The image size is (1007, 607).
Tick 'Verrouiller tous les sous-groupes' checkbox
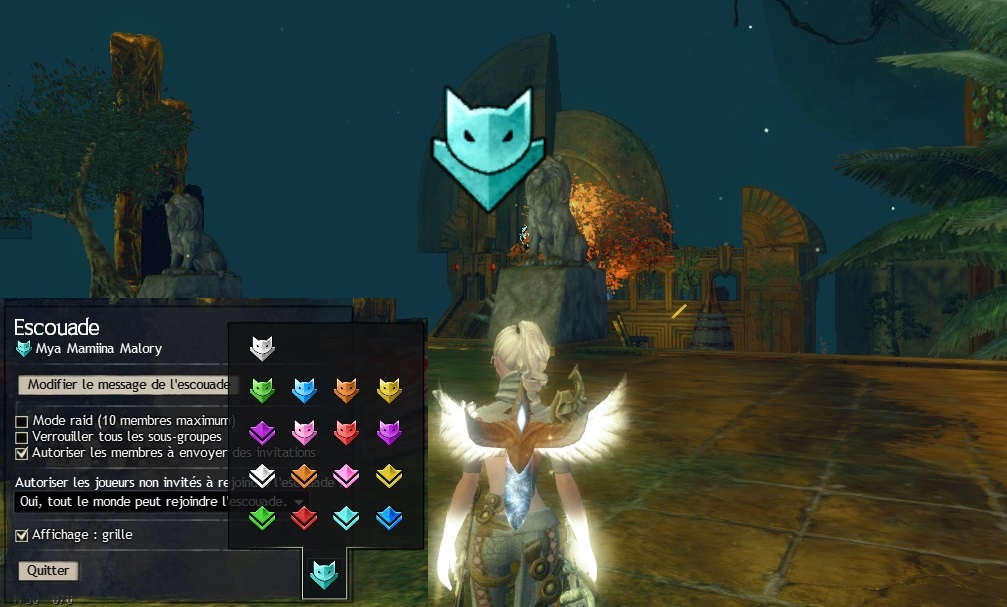click(22, 437)
